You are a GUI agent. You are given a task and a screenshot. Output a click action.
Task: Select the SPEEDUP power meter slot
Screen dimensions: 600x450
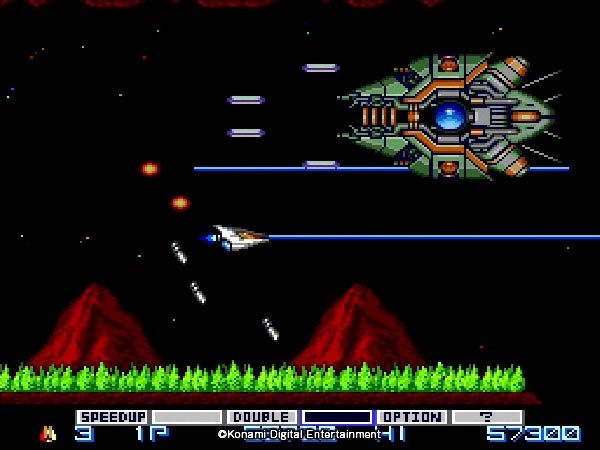tap(112, 417)
